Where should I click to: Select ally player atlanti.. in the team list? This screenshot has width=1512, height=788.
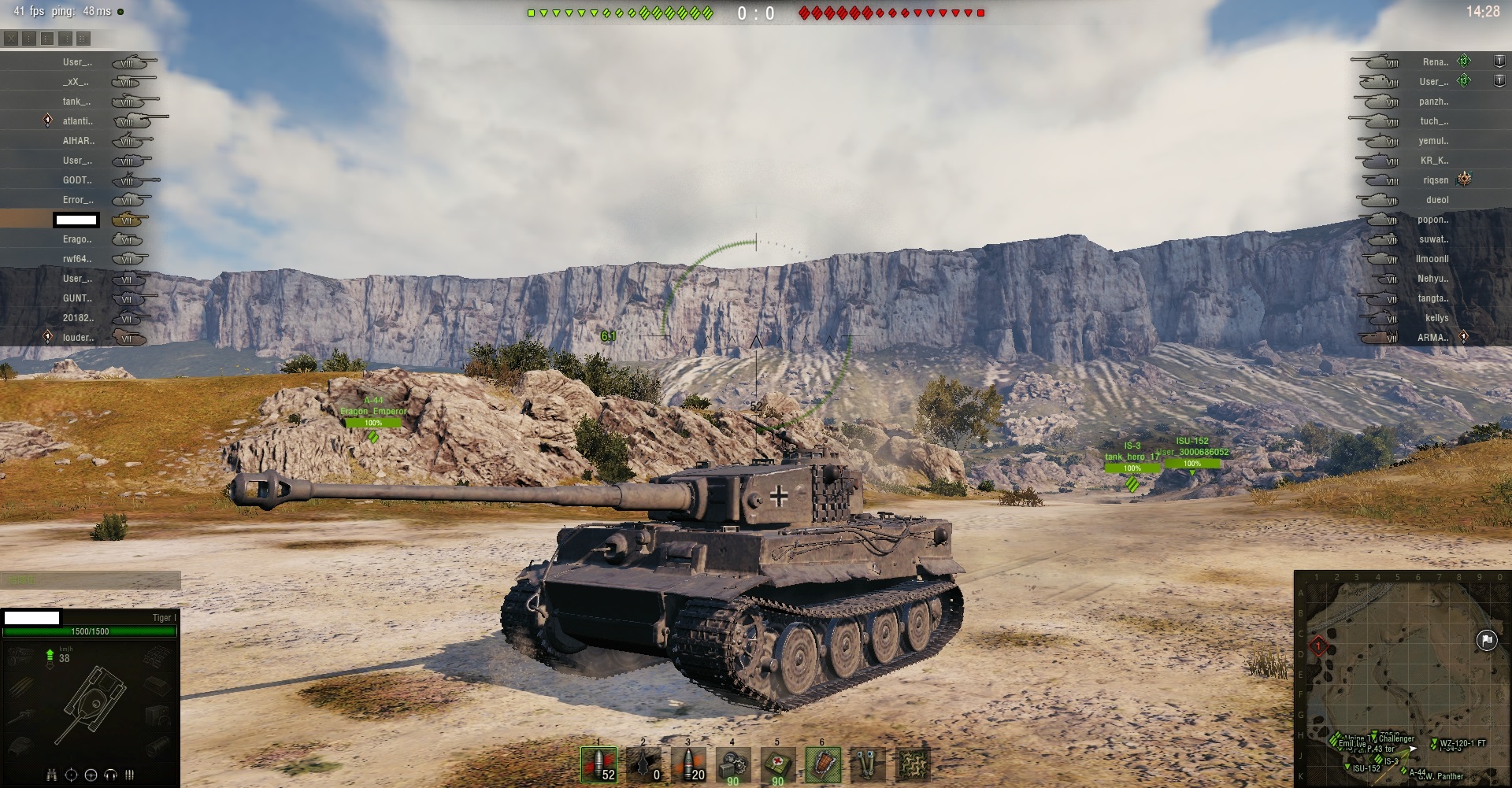pyautogui.click(x=78, y=121)
